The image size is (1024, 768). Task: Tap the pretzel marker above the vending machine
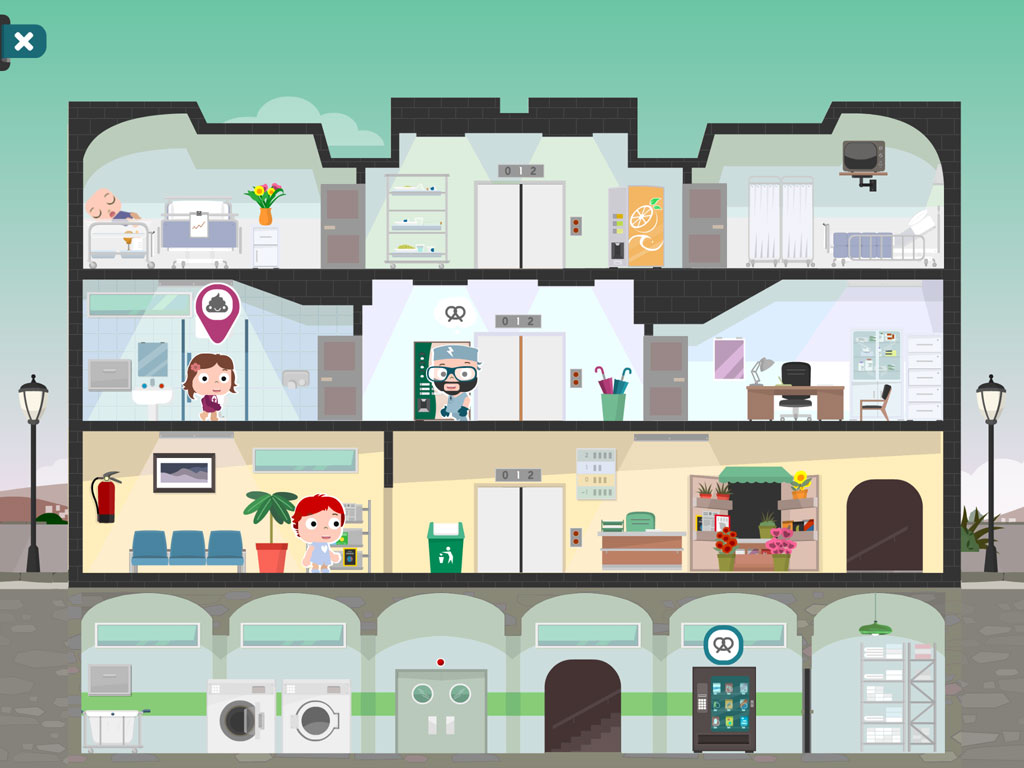(x=722, y=645)
